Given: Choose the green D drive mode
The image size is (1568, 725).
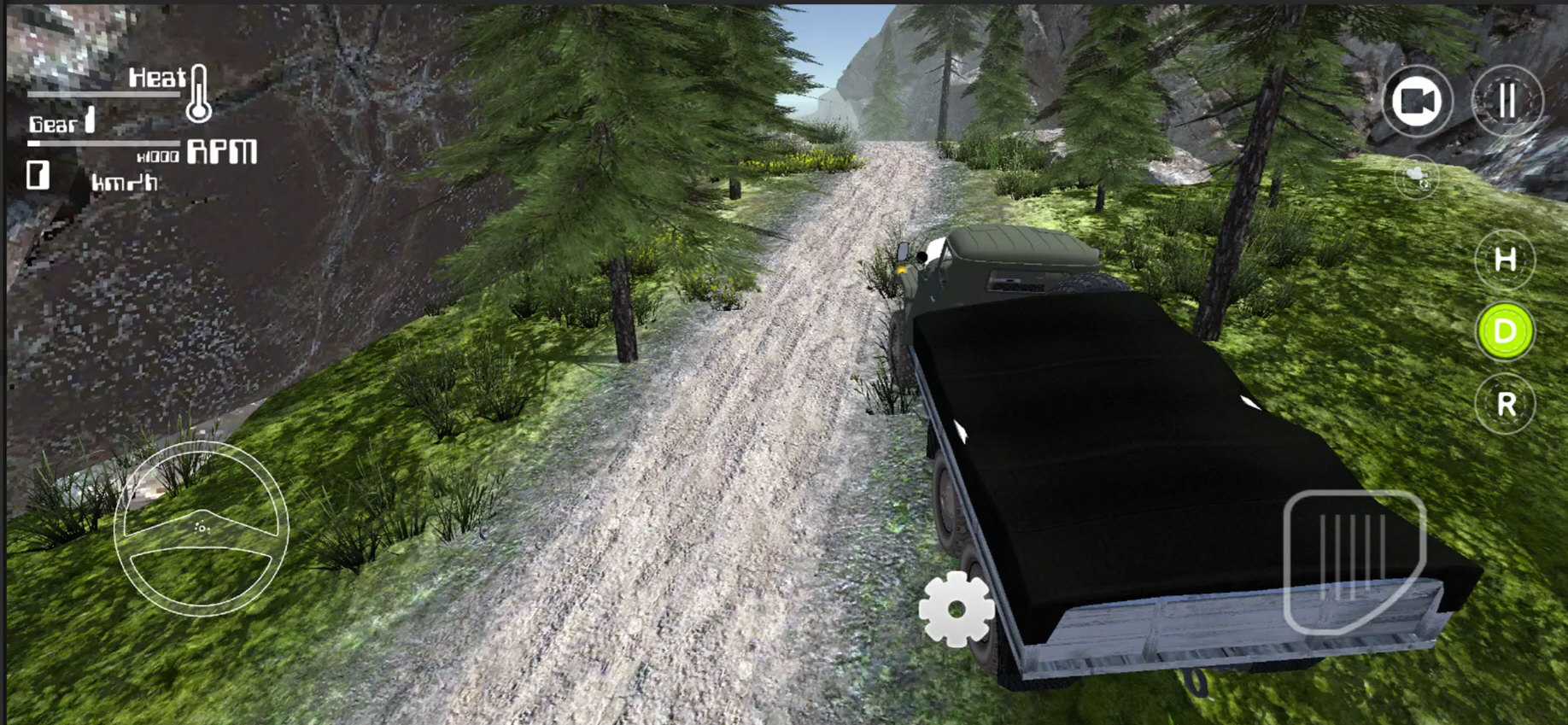Looking at the screenshot, I should [1505, 331].
